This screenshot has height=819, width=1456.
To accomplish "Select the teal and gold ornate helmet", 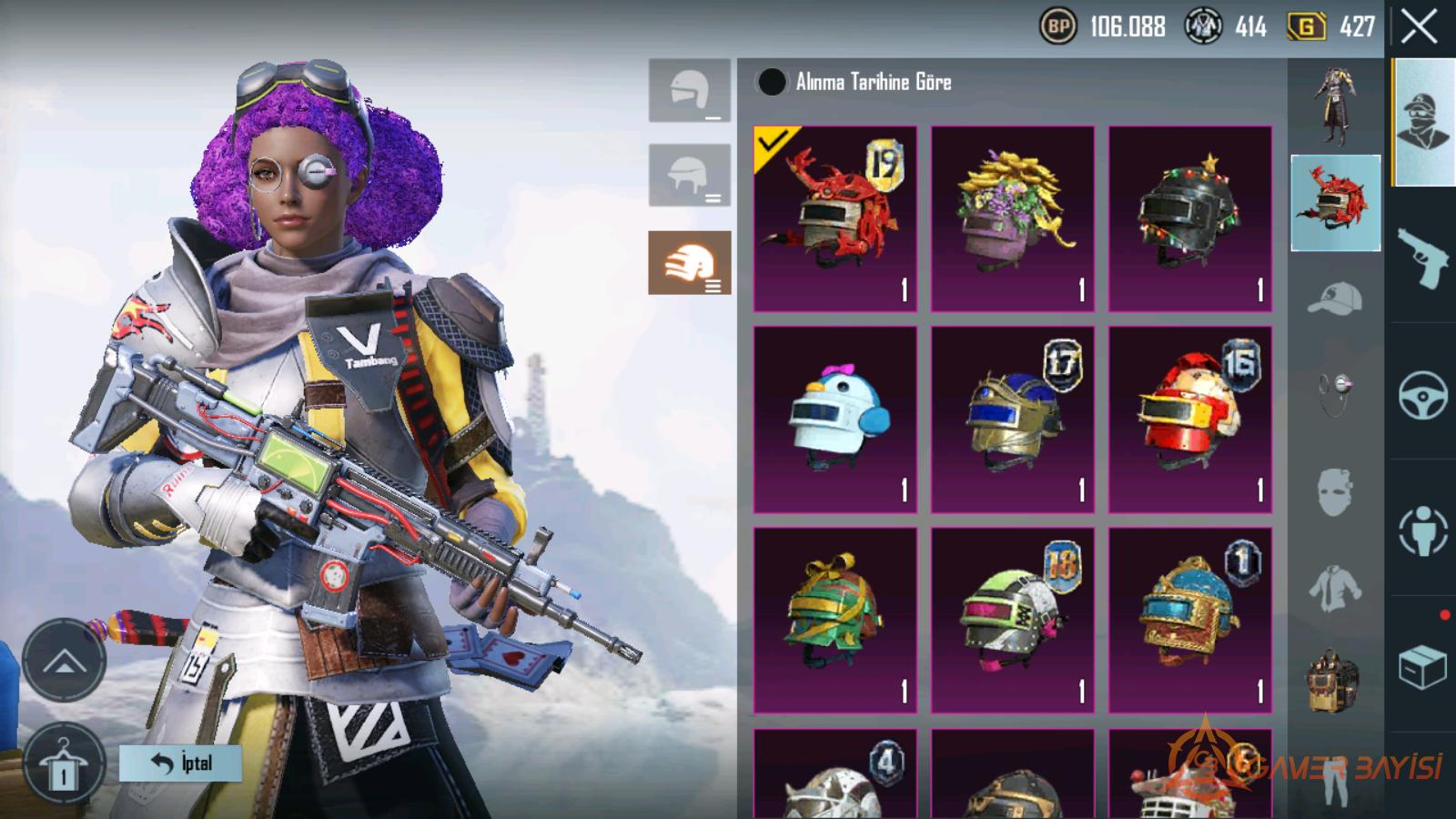I will click(x=1189, y=620).
